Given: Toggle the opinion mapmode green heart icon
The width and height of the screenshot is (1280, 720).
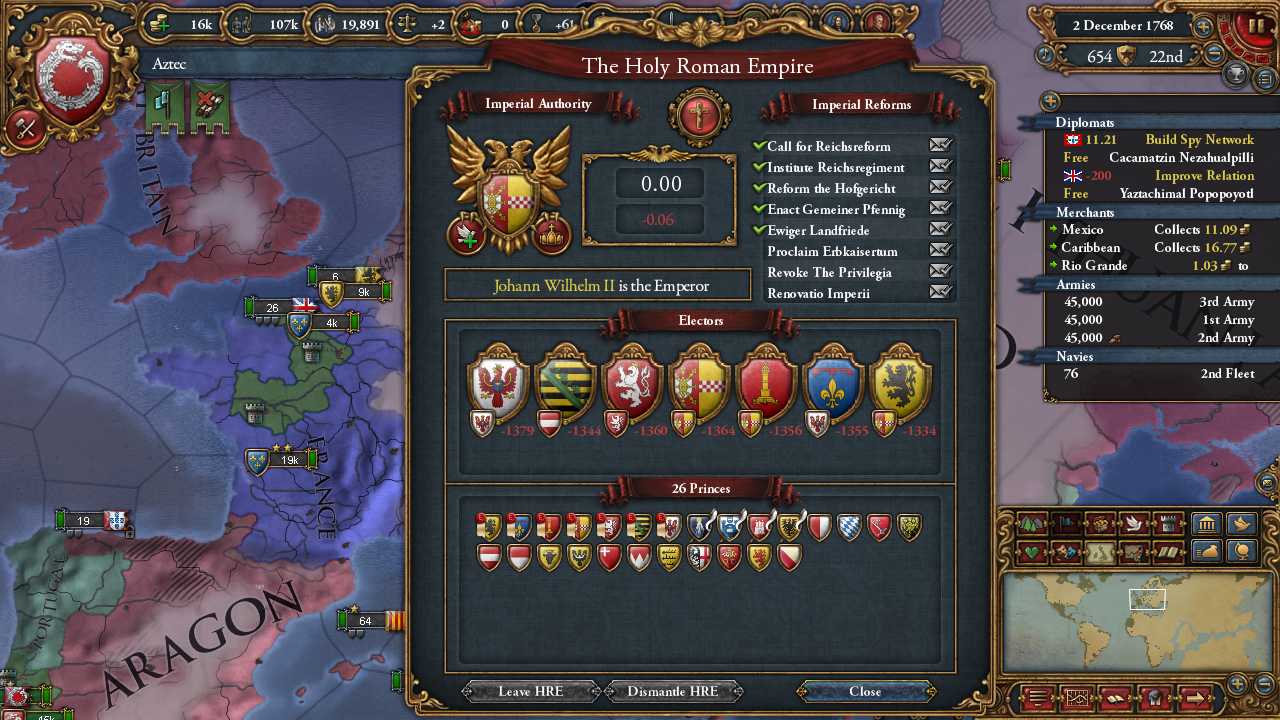Looking at the screenshot, I should point(1031,551).
